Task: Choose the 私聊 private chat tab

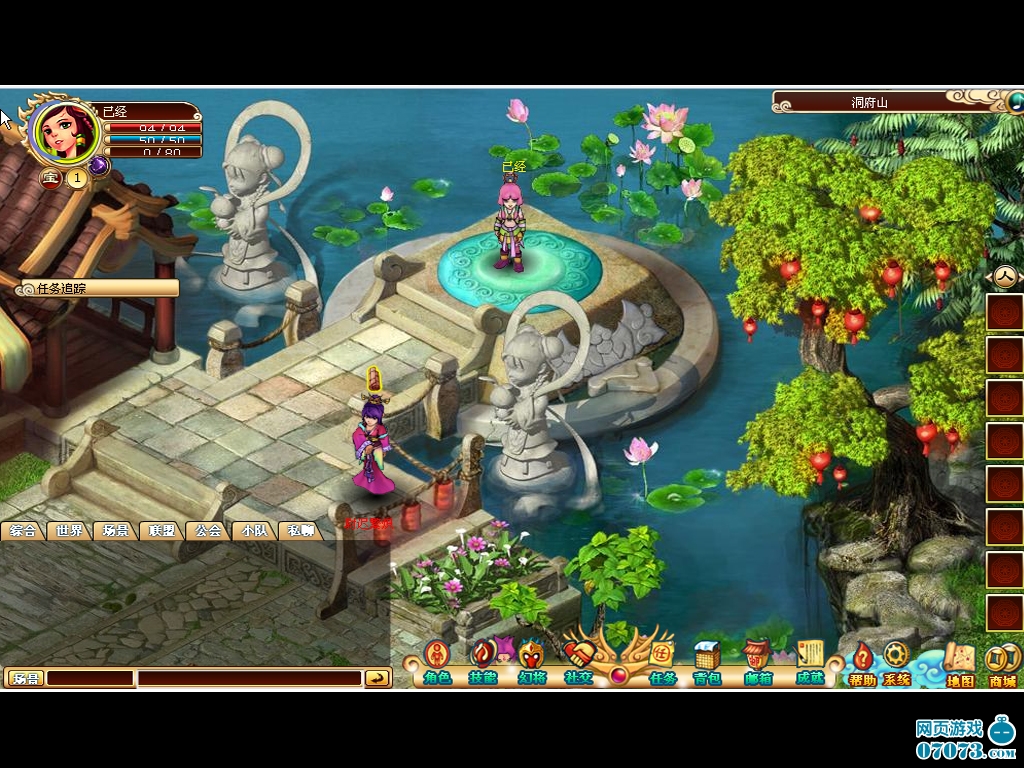Action: coord(300,531)
